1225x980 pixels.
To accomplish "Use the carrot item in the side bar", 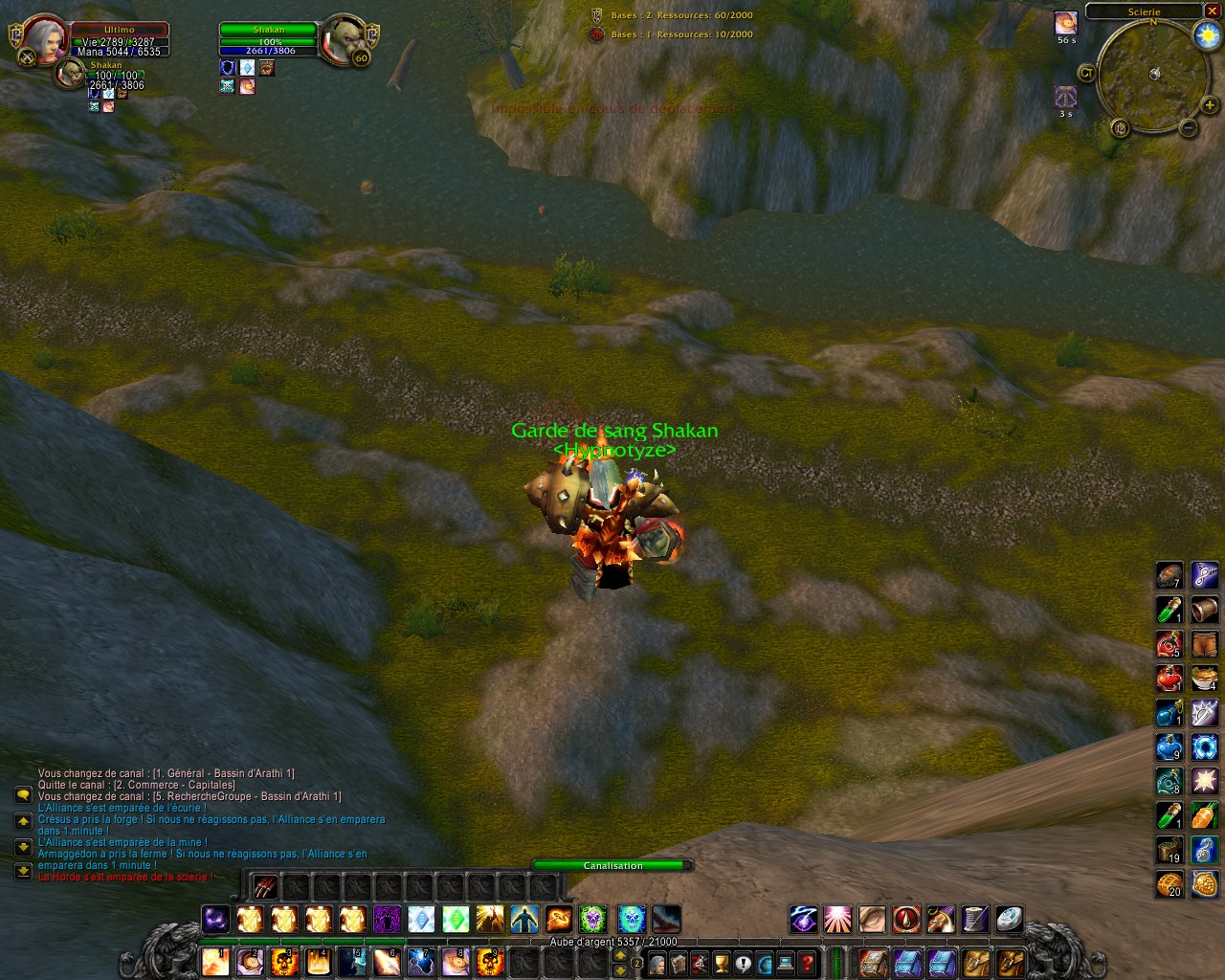I will tap(1204, 816).
